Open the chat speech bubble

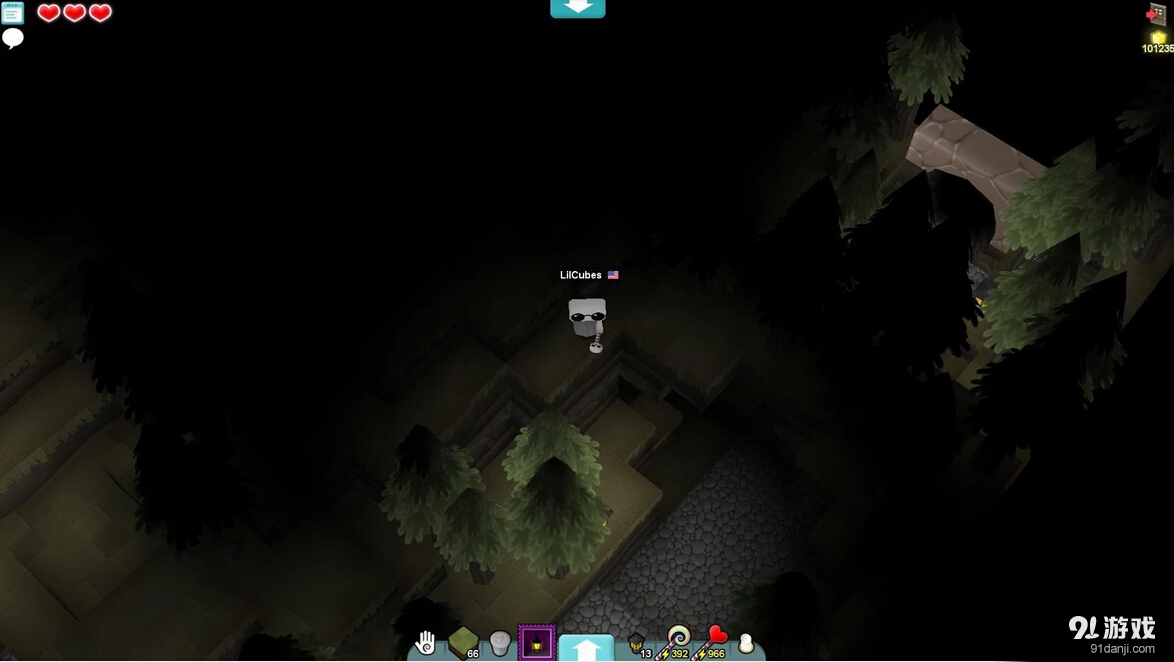(x=12, y=38)
